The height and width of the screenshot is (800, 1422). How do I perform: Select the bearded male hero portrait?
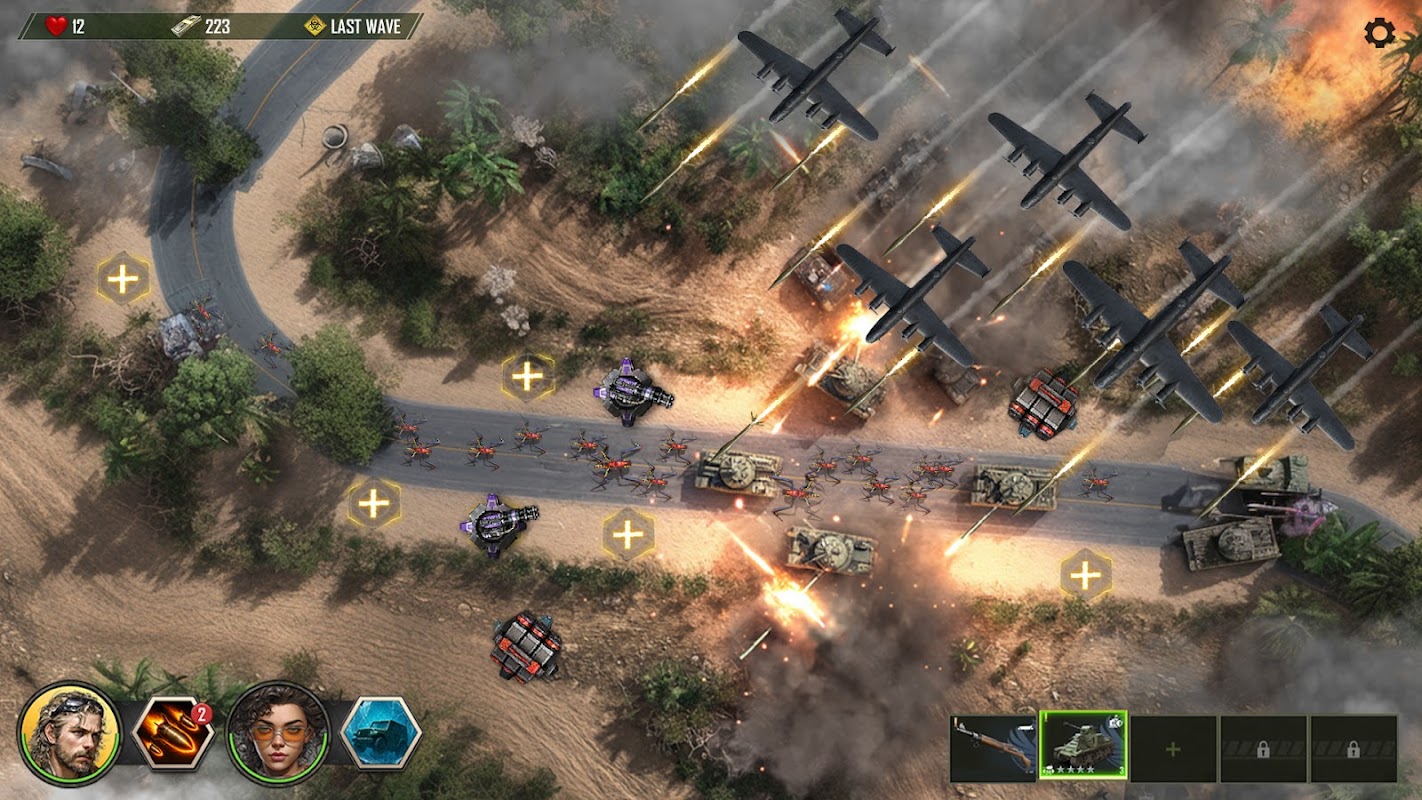tap(69, 733)
